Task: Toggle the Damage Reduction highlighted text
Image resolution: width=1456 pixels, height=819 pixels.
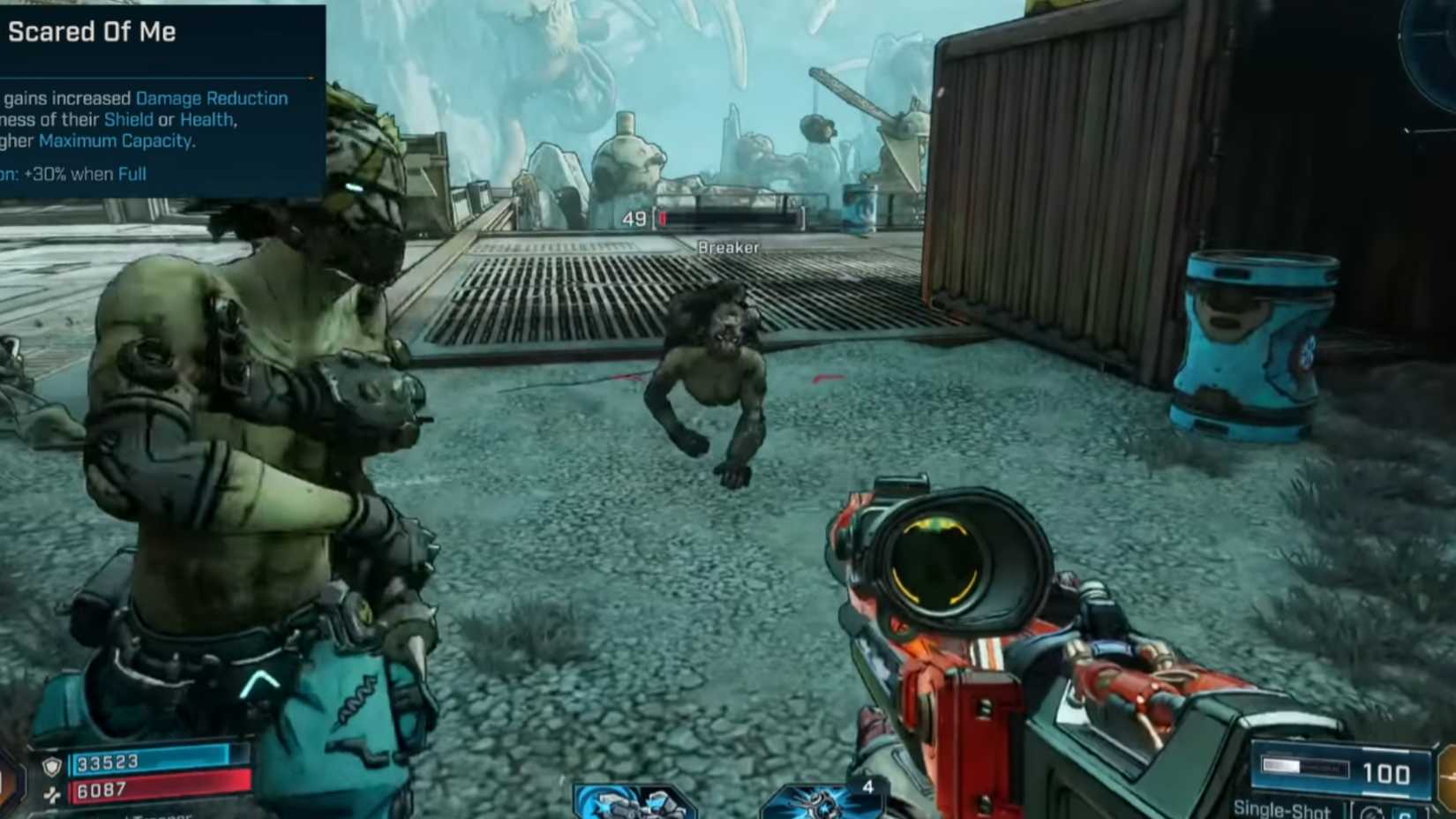Action: 211,98
